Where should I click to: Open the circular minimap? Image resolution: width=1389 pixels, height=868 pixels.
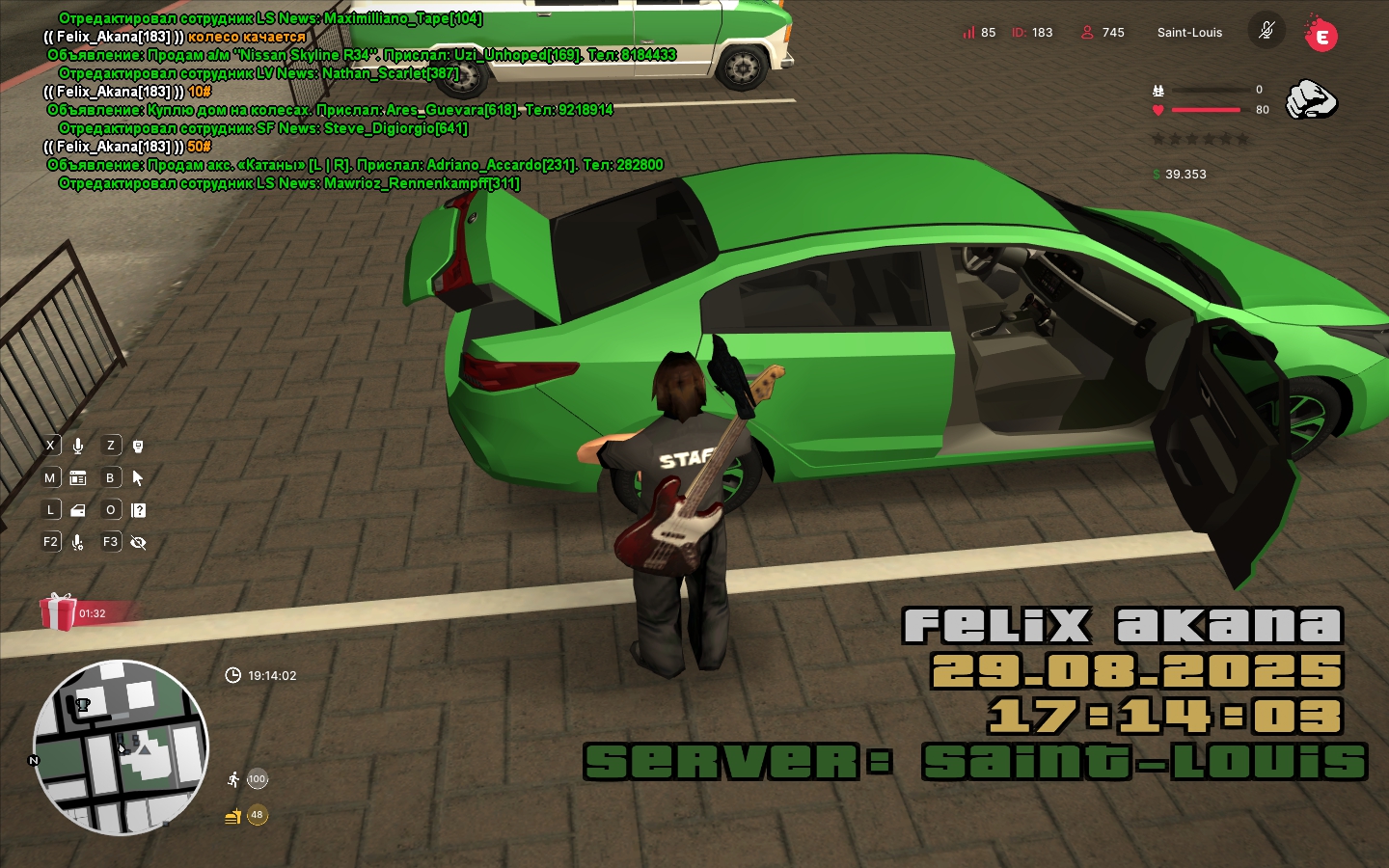pos(121,747)
